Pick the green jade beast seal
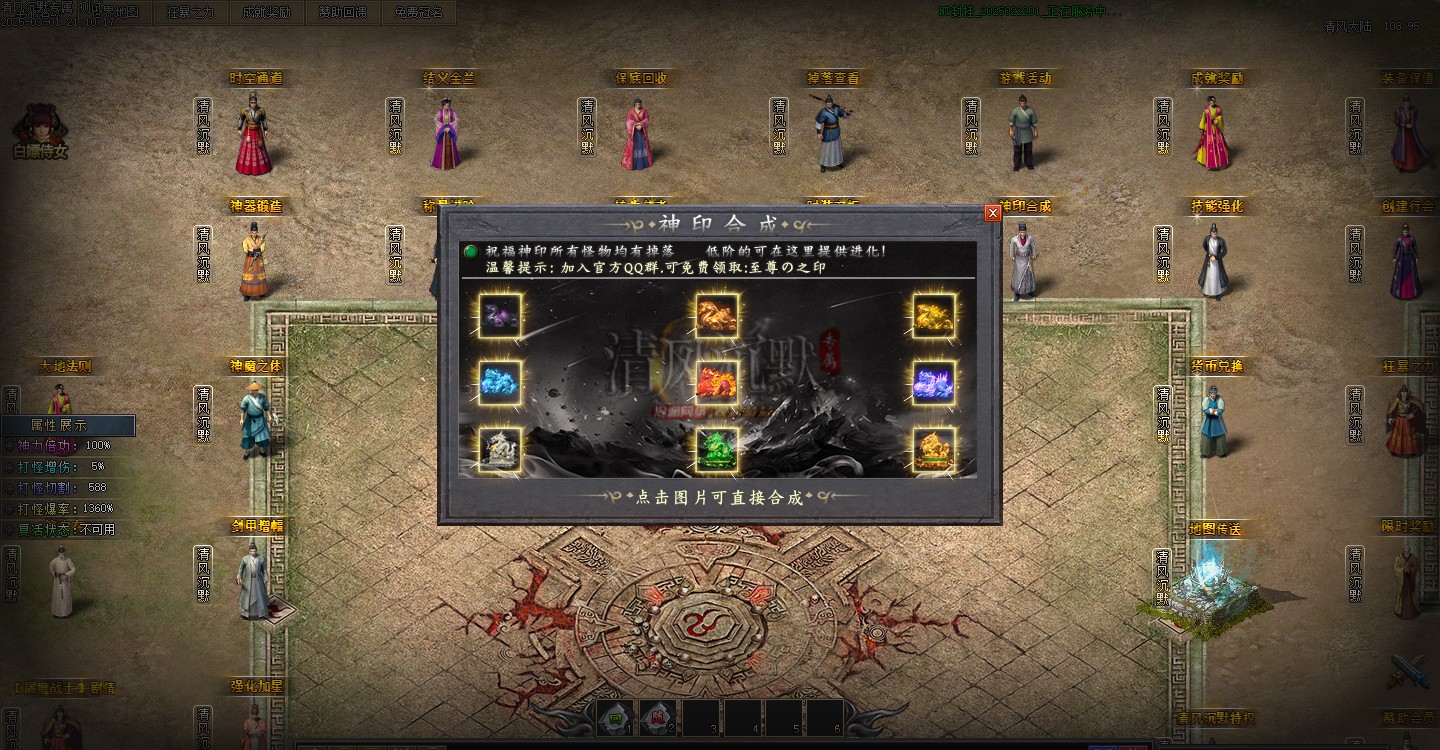The height and width of the screenshot is (750, 1440). click(x=717, y=449)
